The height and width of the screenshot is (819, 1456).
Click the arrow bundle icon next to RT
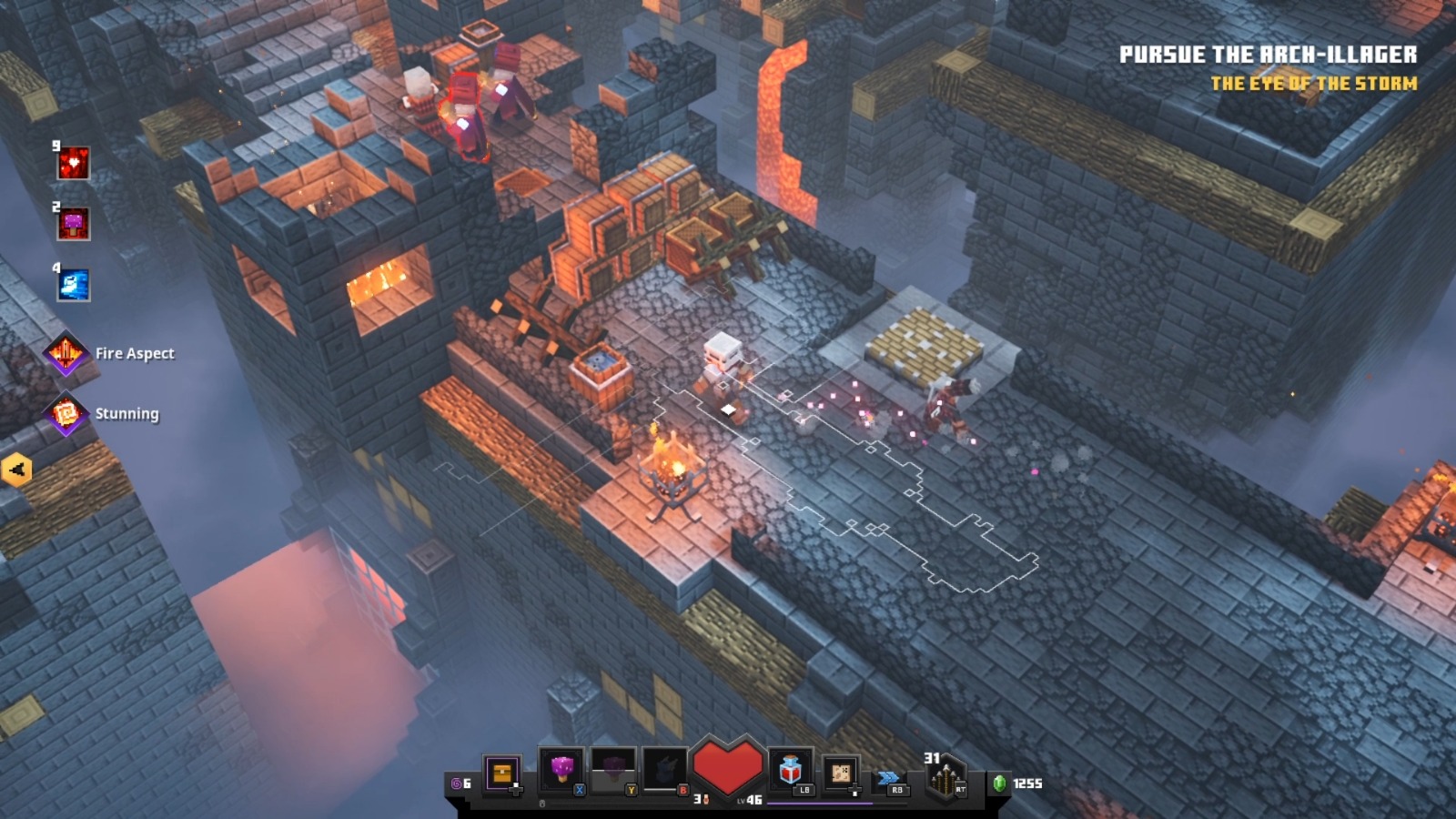pyautogui.click(x=944, y=778)
